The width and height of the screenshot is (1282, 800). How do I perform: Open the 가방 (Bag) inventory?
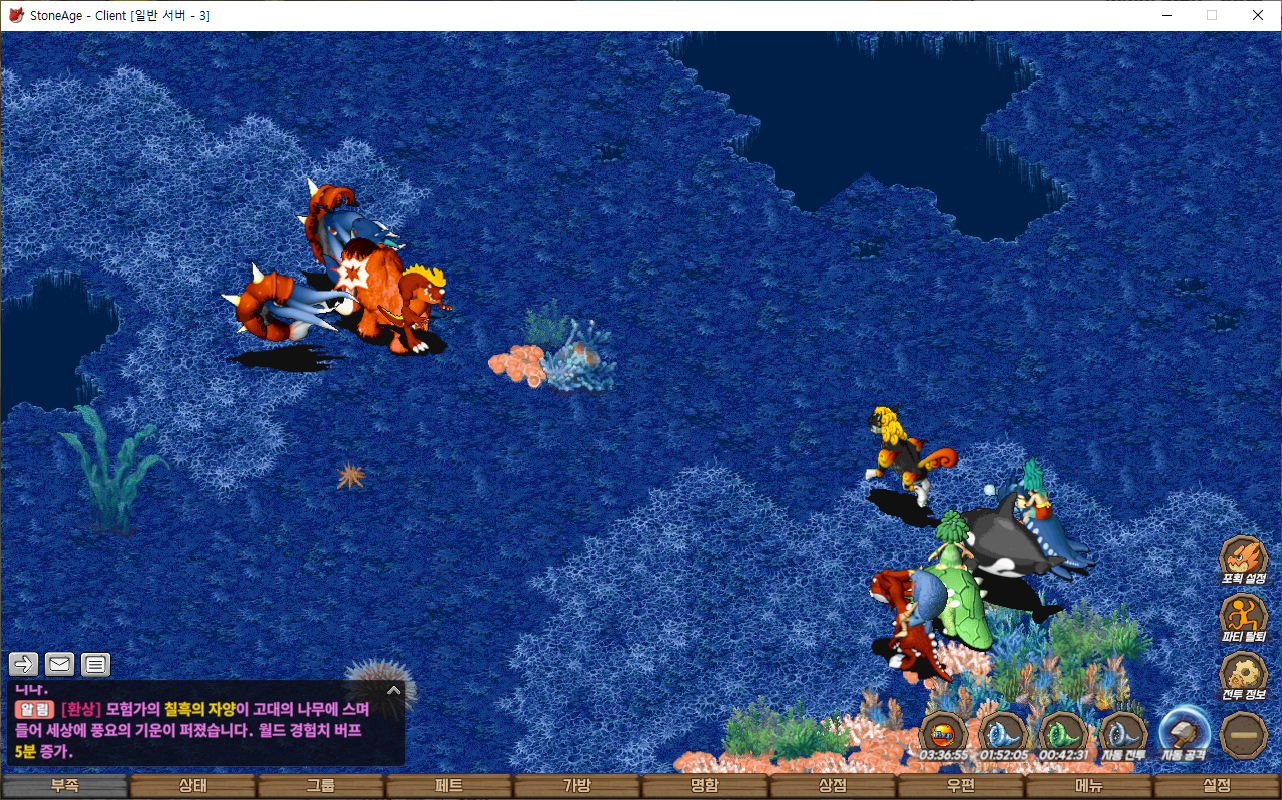[577, 786]
